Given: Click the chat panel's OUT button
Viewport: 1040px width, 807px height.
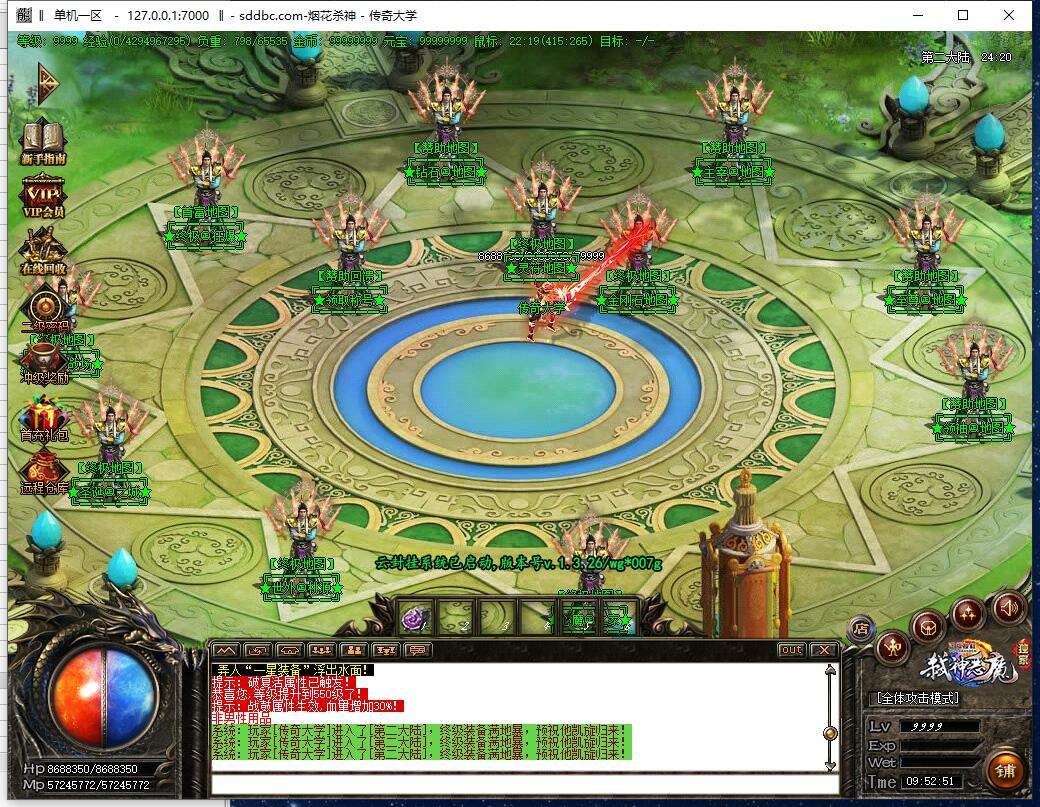Looking at the screenshot, I should (791, 650).
